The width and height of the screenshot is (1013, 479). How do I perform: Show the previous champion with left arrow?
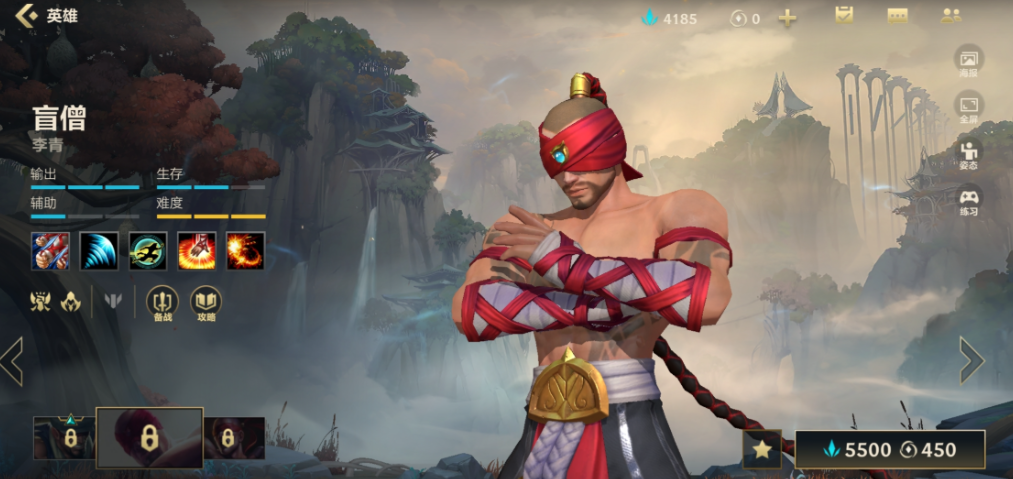(12, 360)
